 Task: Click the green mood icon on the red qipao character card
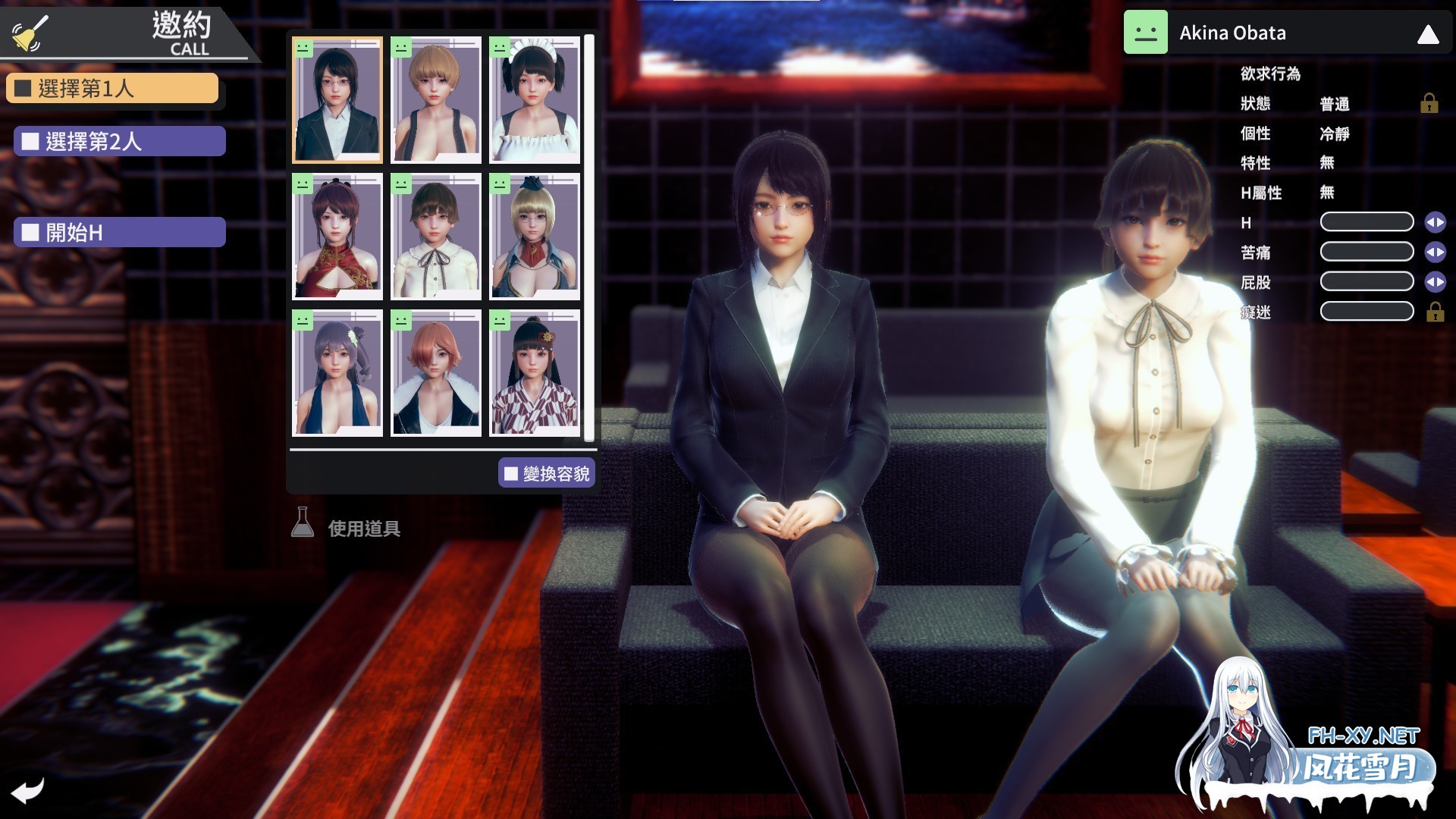304,183
